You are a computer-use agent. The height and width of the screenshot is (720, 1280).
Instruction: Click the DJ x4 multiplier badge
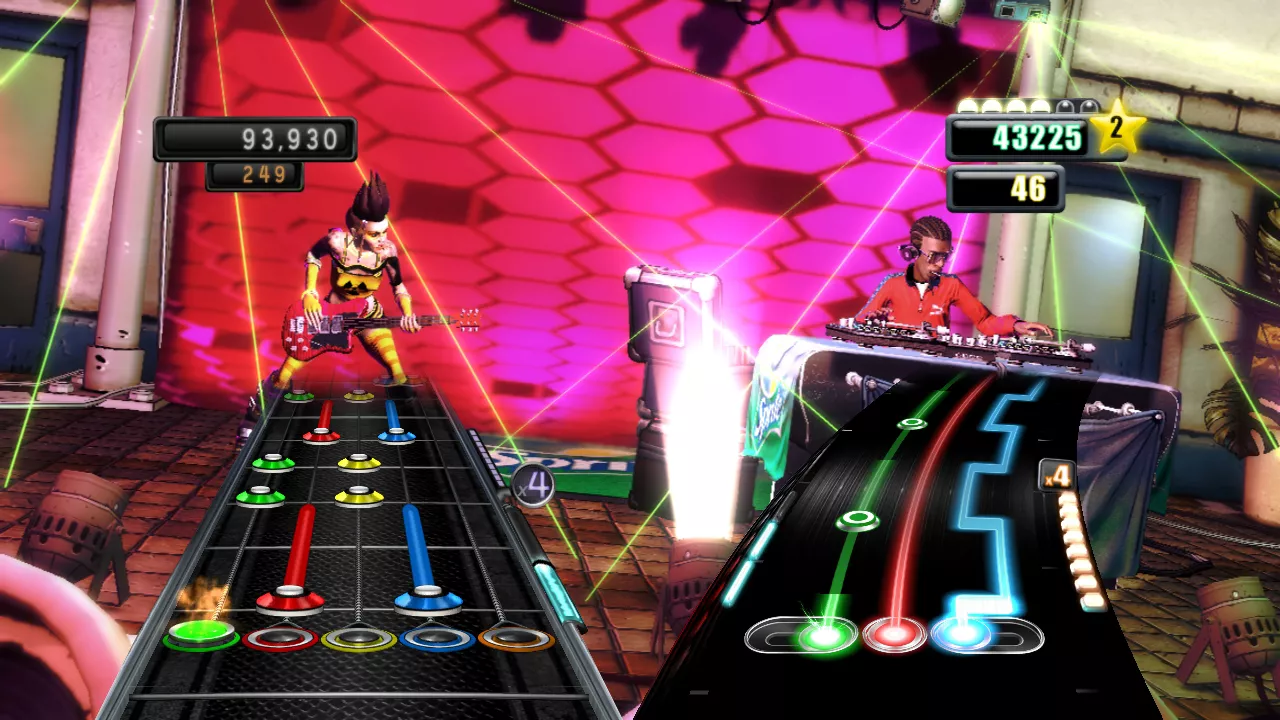[x=1056, y=476]
